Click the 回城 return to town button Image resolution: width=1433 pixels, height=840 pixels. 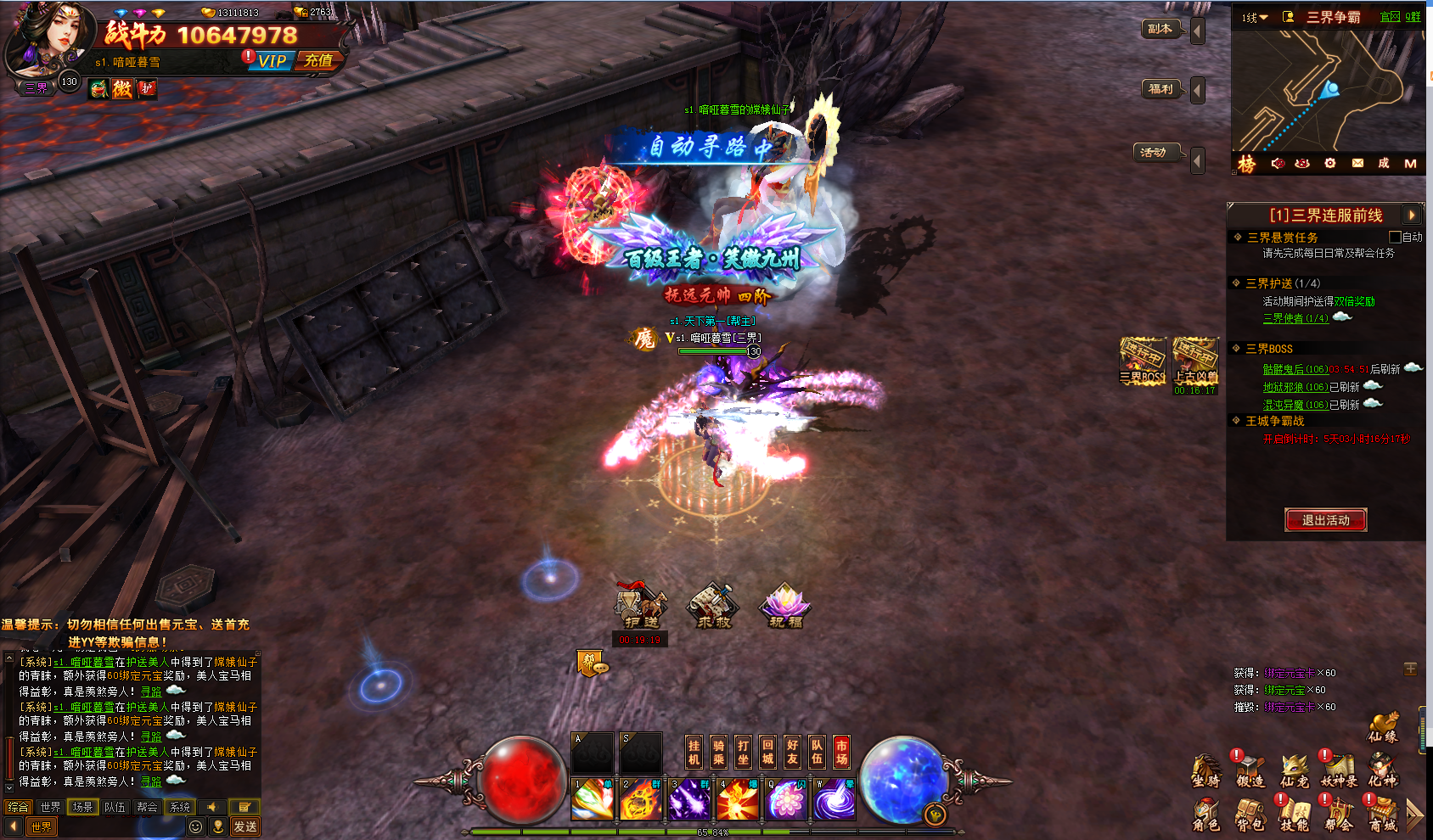click(767, 752)
